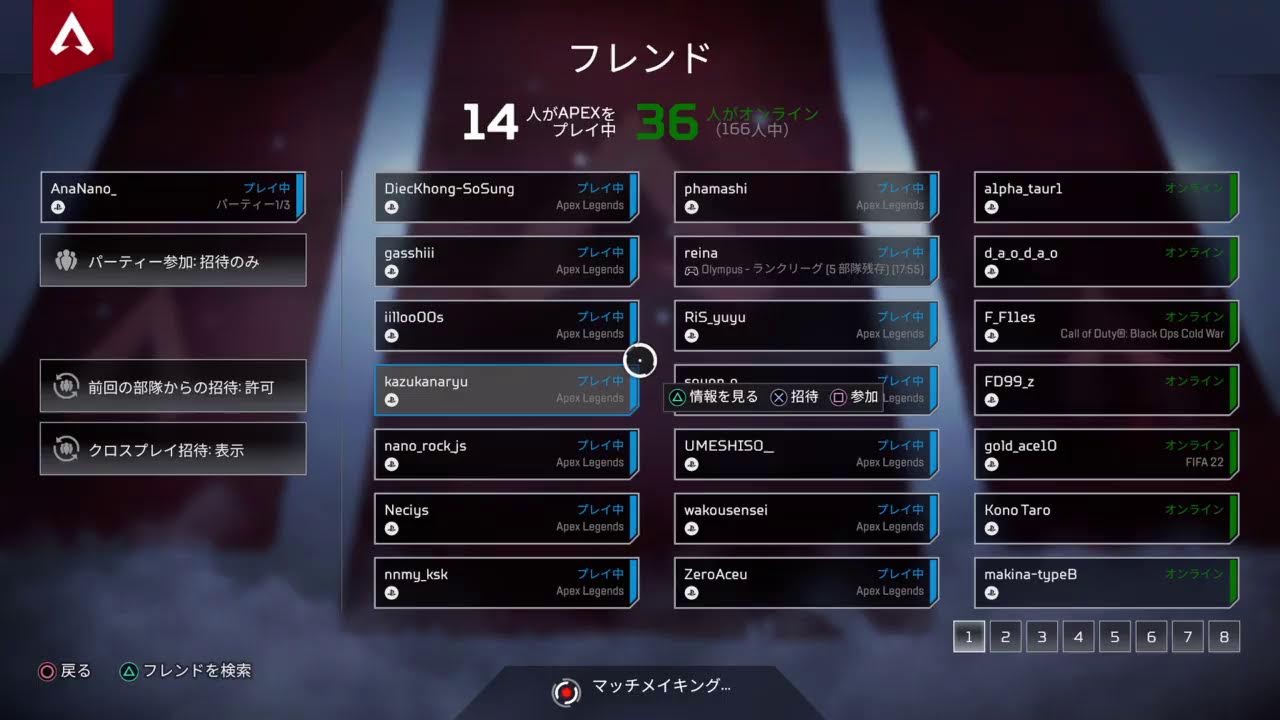Viewport: 1280px width, 720px height.
Task: Select friend DiecKhong-SoSung
Action: pos(506,197)
